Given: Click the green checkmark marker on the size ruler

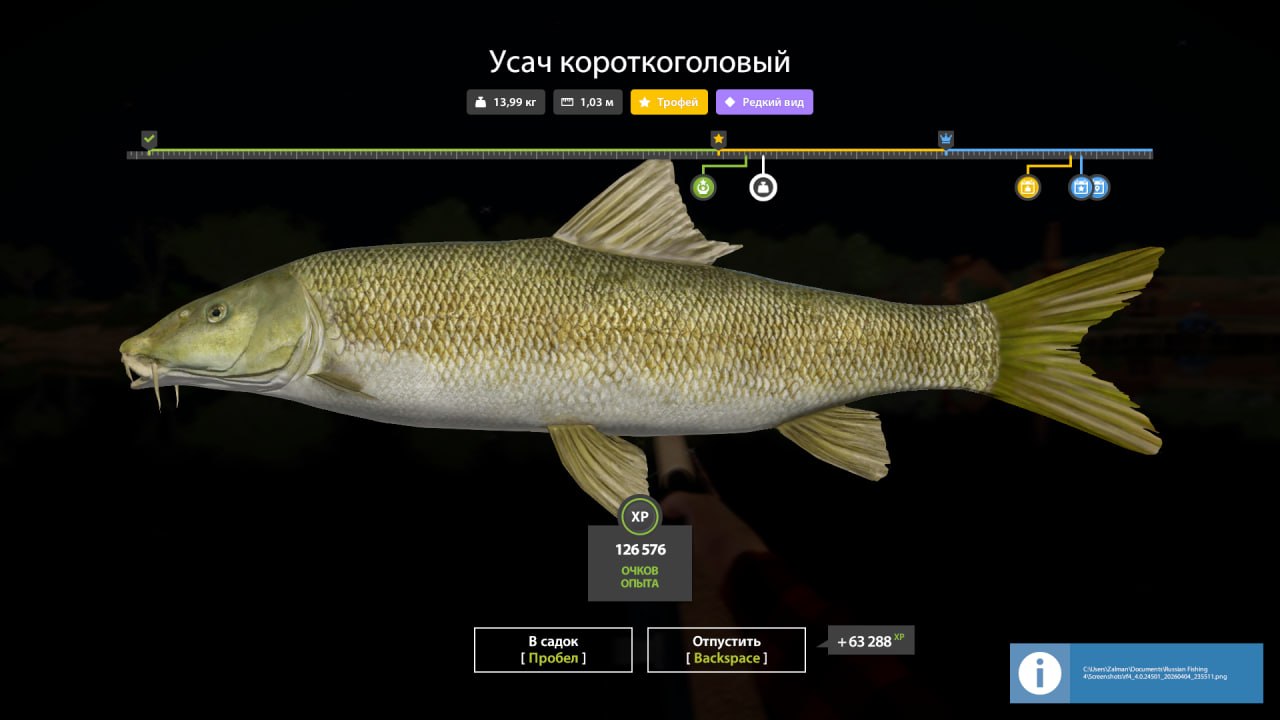Looking at the screenshot, I should tap(148, 138).
